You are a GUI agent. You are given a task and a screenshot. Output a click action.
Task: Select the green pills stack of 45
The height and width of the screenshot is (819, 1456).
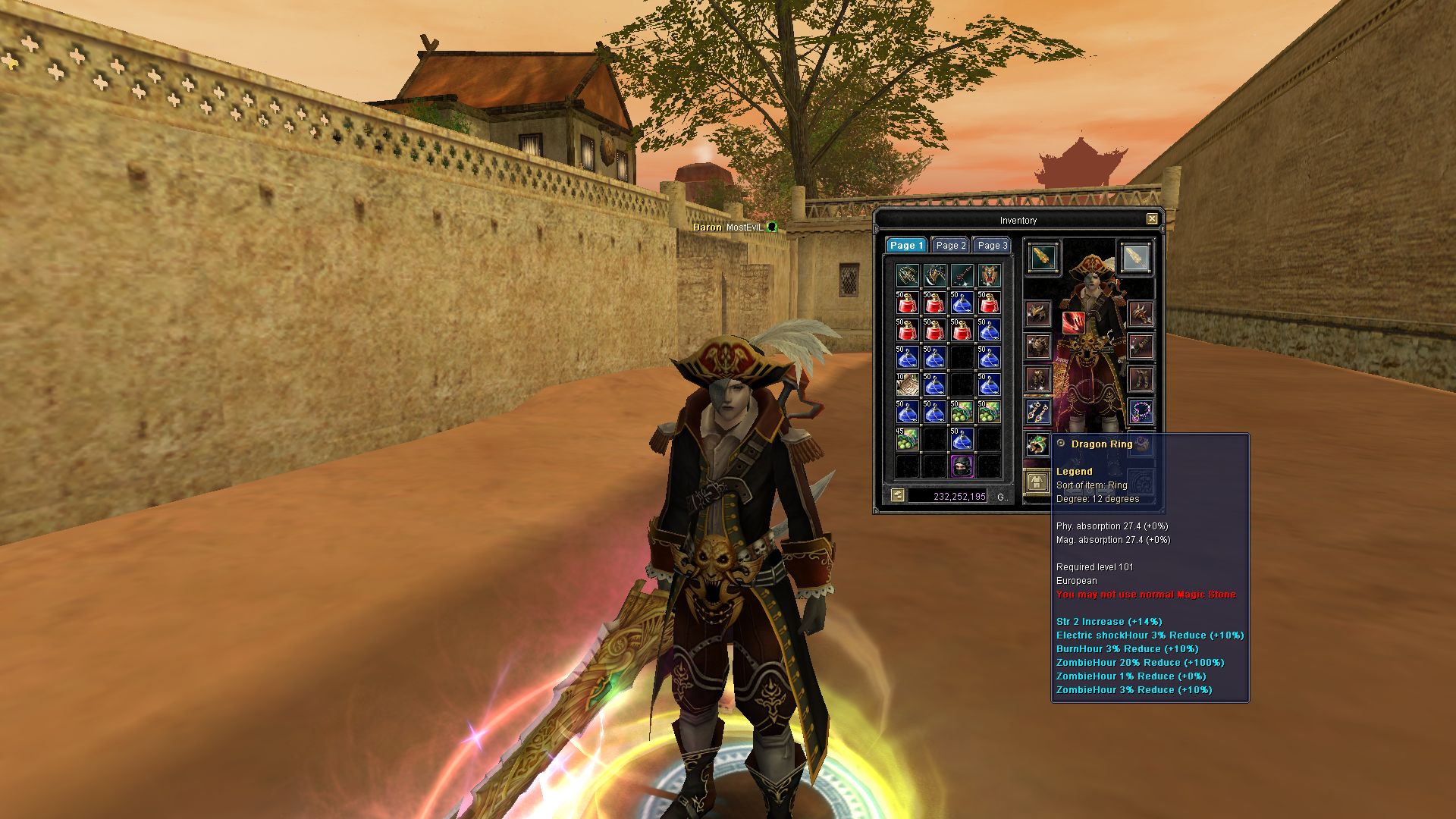coord(907,439)
